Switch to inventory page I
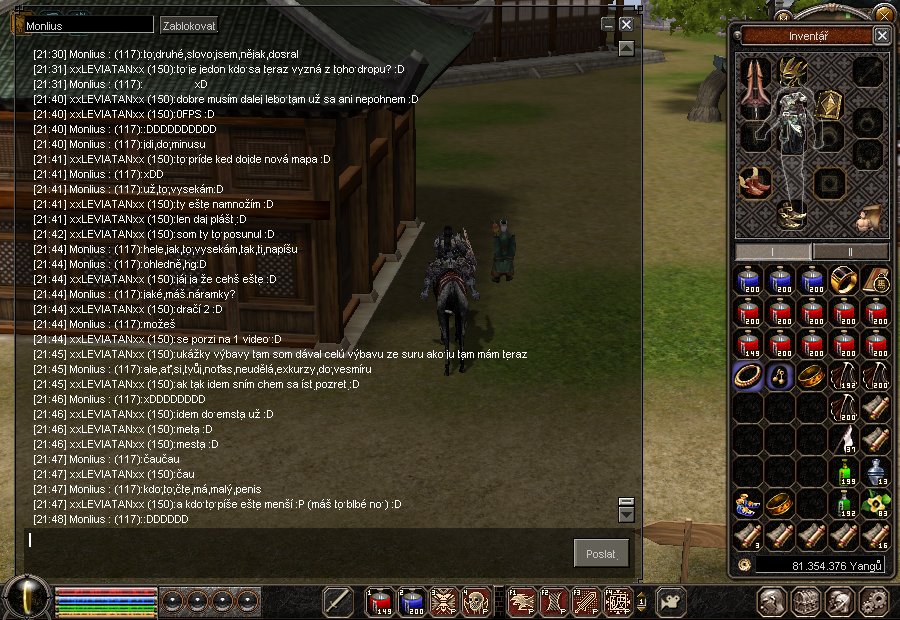The height and width of the screenshot is (620, 900). pos(773,250)
